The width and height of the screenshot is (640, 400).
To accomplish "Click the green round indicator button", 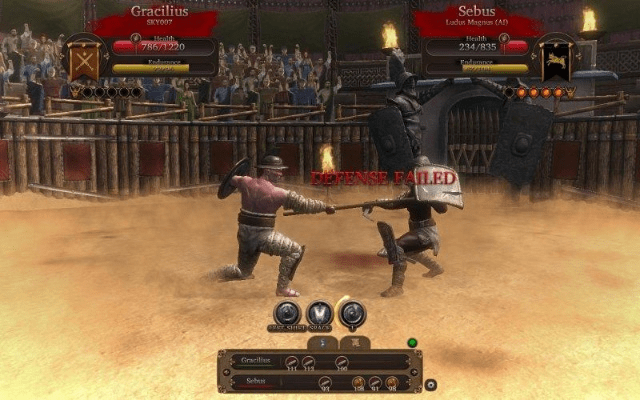I will (x=411, y=343).
